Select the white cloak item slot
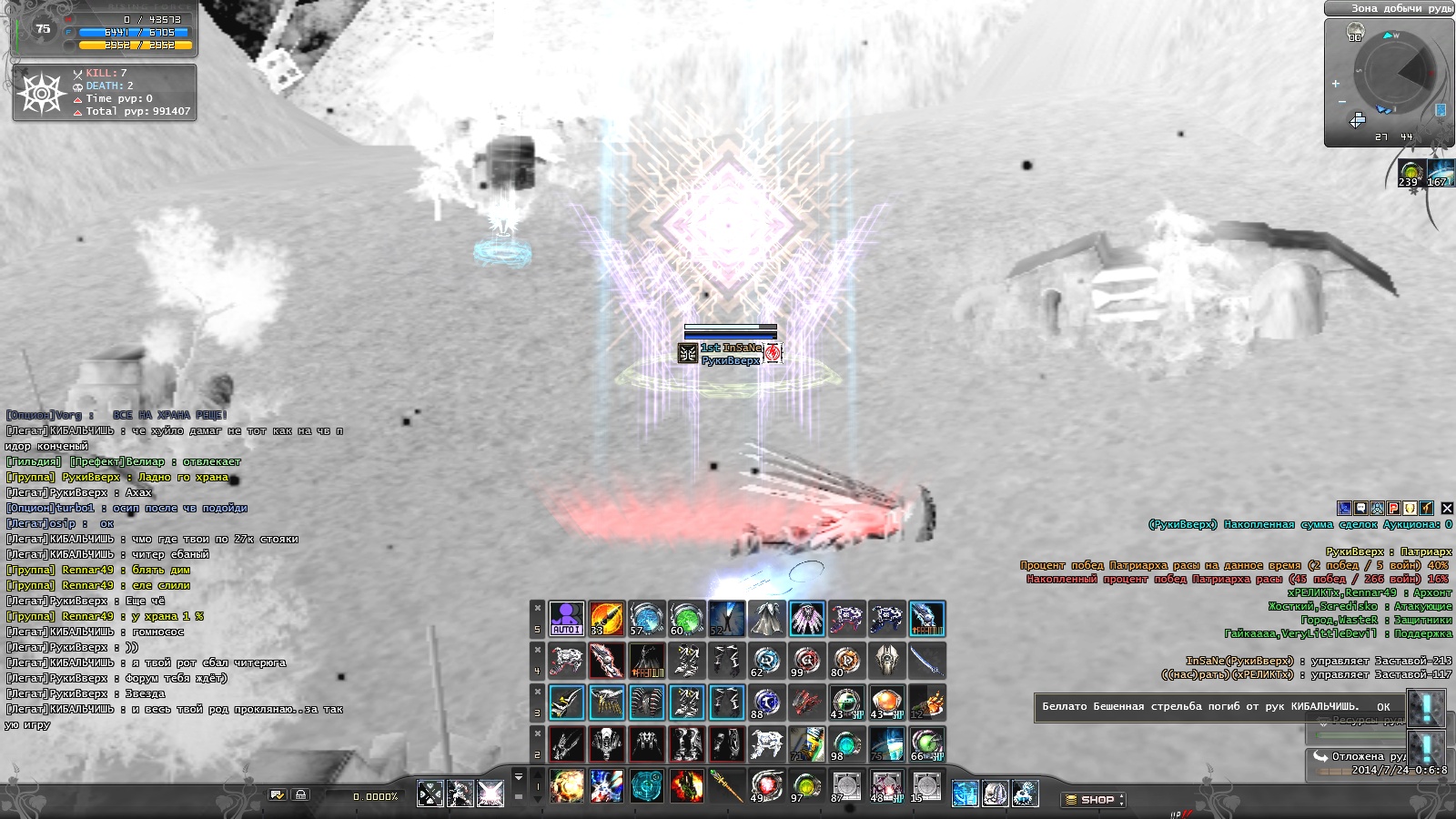 point(766,619)
